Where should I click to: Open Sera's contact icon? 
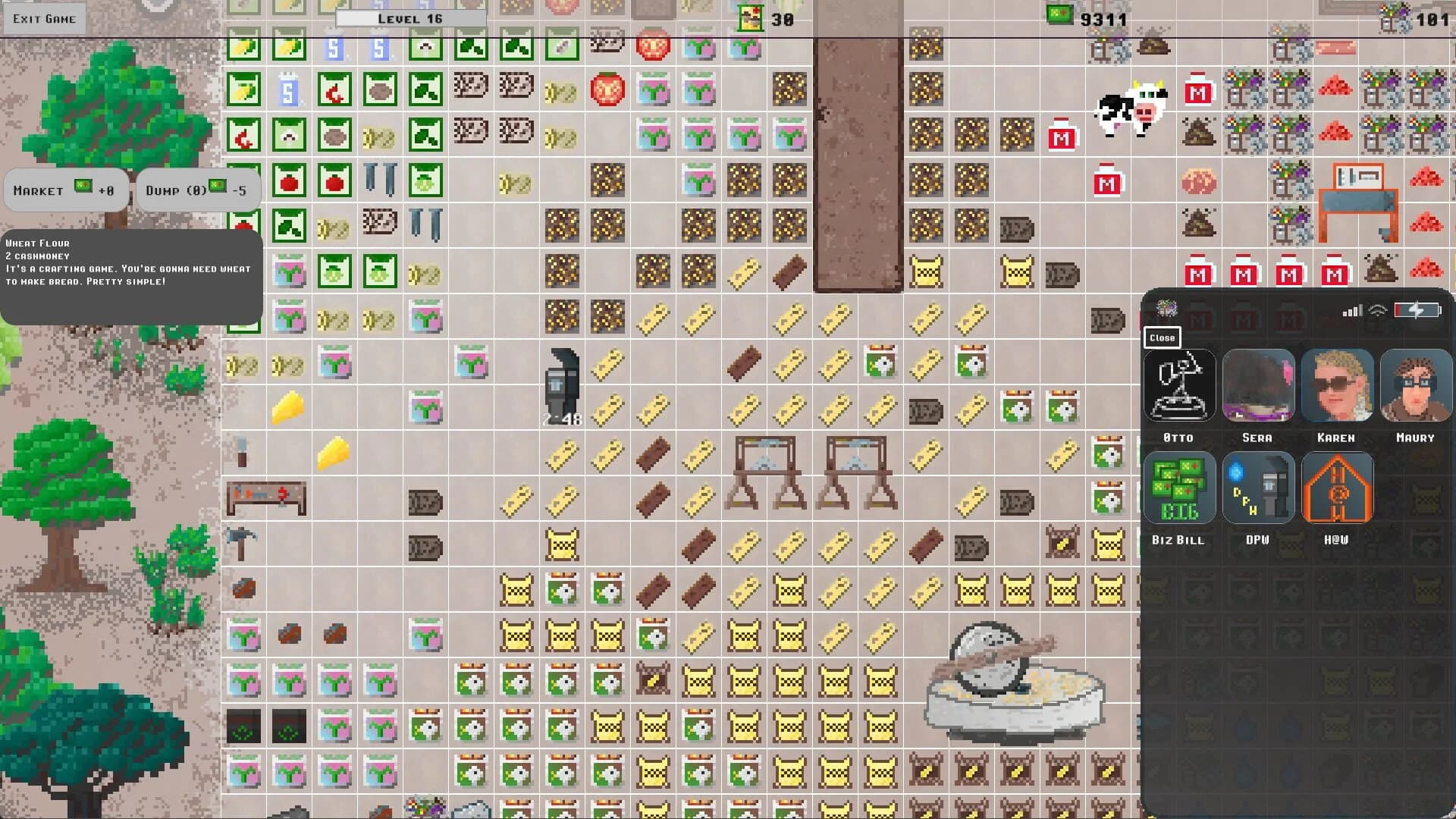click(x=1259, y=385)
